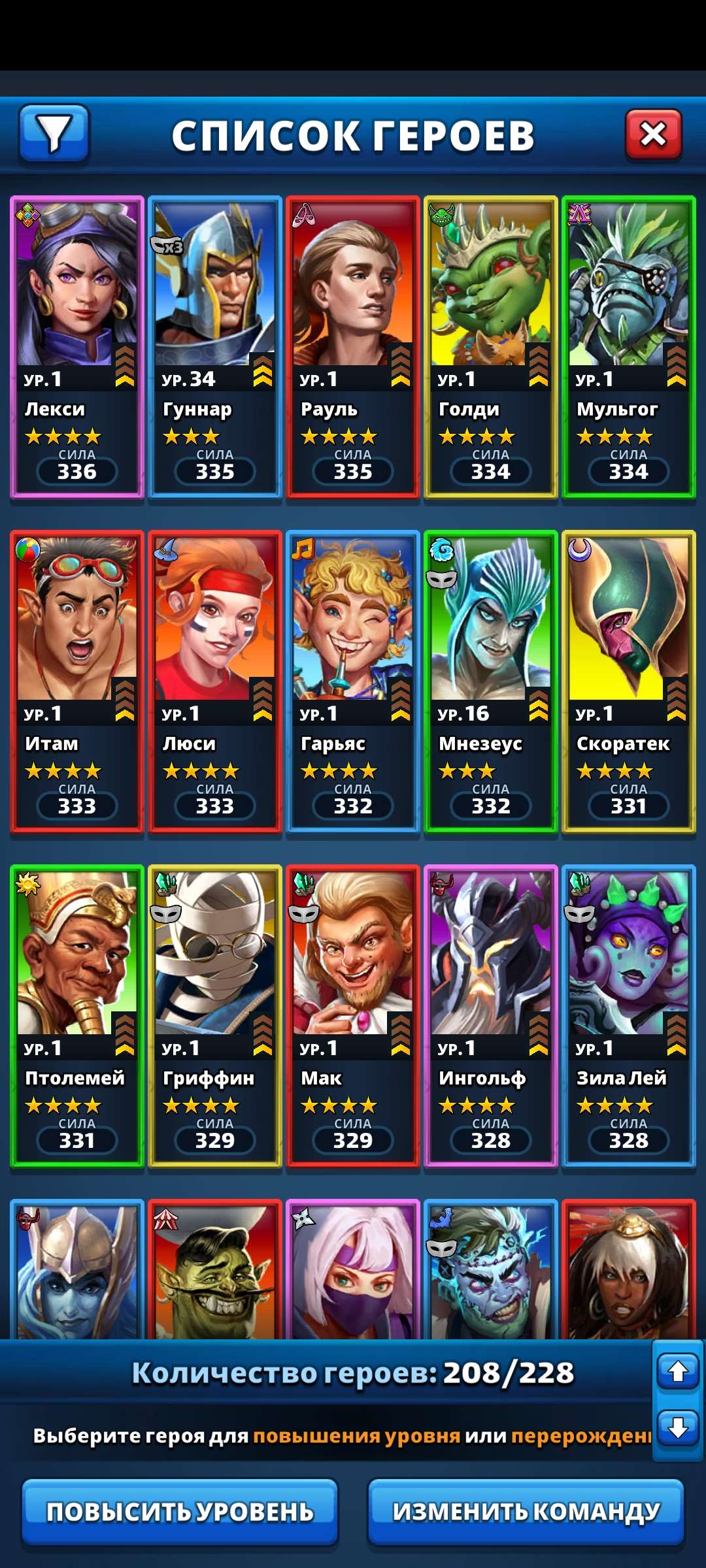
Task: Close the hero list window
Action: click(x=653, y=135)
